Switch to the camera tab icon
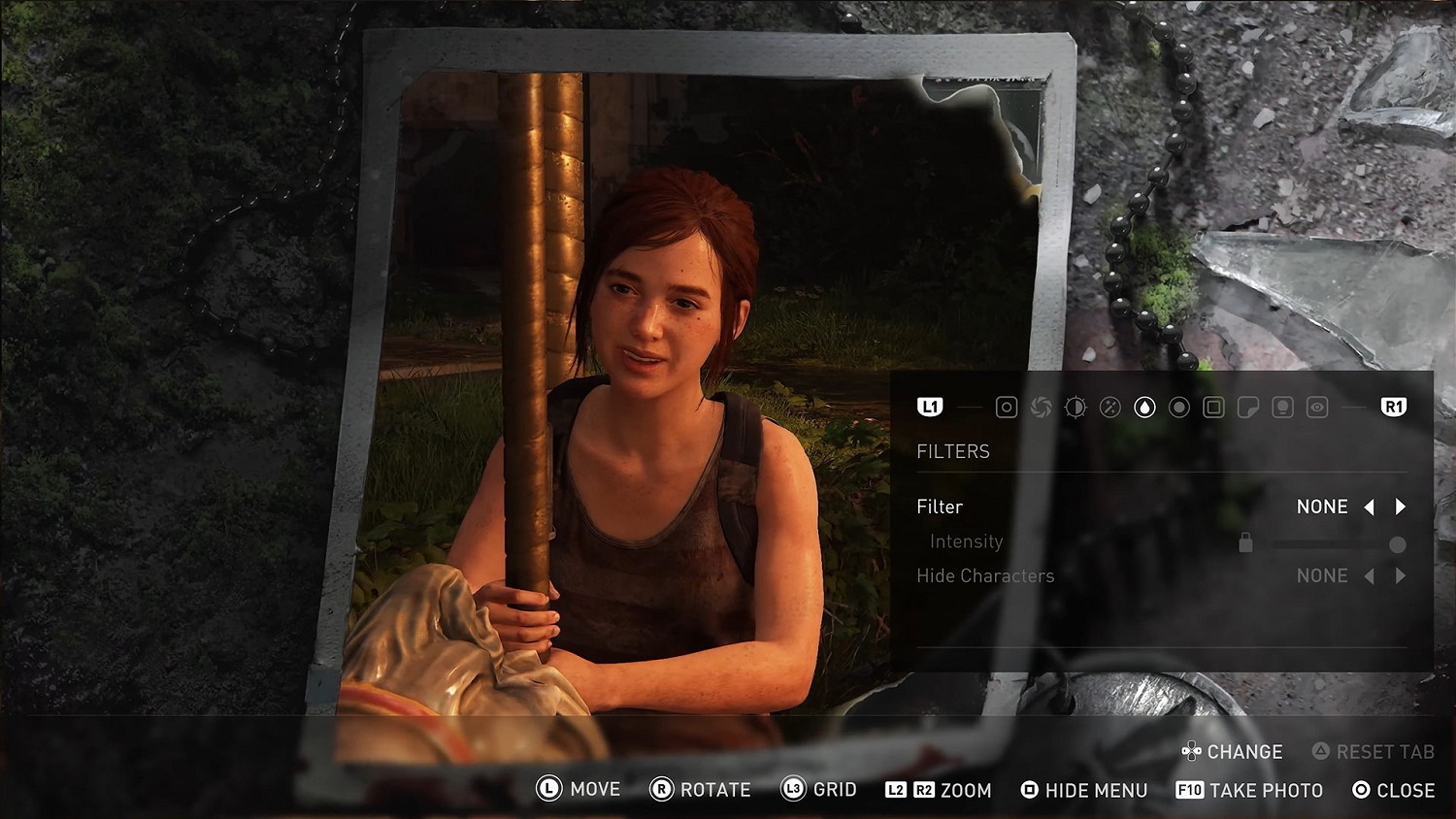Screen dimensions: 1456x819 click(x=1007, y=408)
